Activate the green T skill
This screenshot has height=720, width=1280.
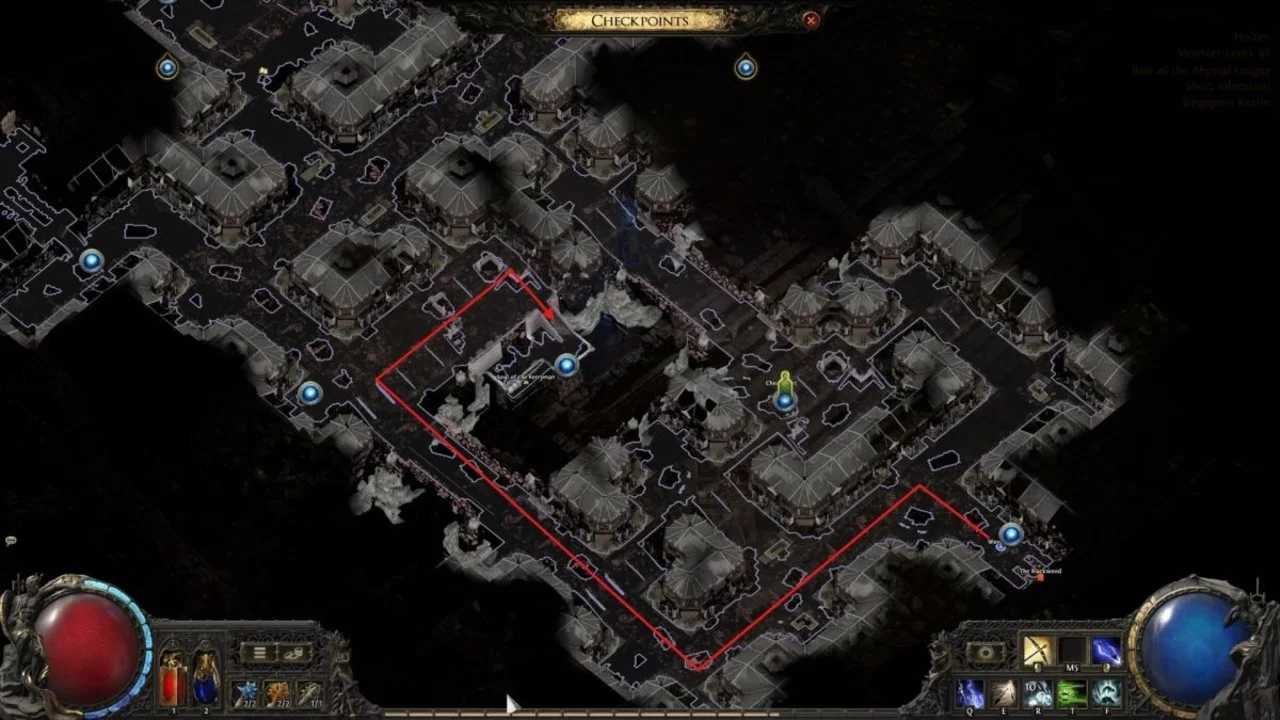pyautogui.click(x=1072, y=692)
